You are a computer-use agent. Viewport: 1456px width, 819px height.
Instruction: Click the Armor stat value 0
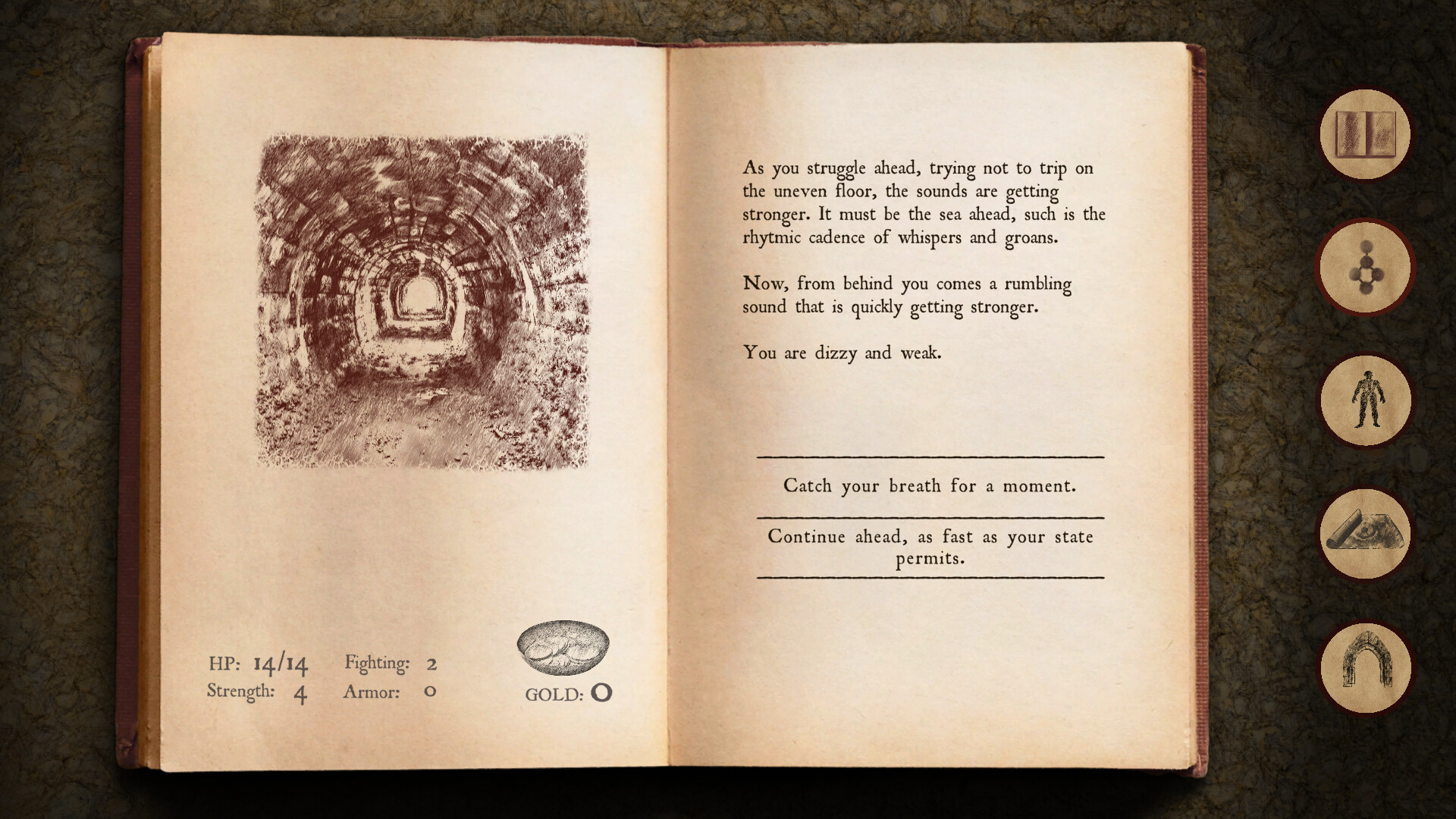(429, 691)
